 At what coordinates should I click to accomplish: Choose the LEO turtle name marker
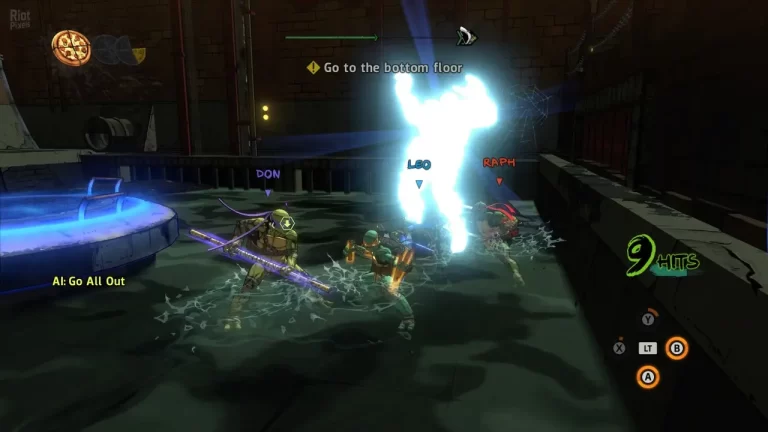tap(419, 164)
